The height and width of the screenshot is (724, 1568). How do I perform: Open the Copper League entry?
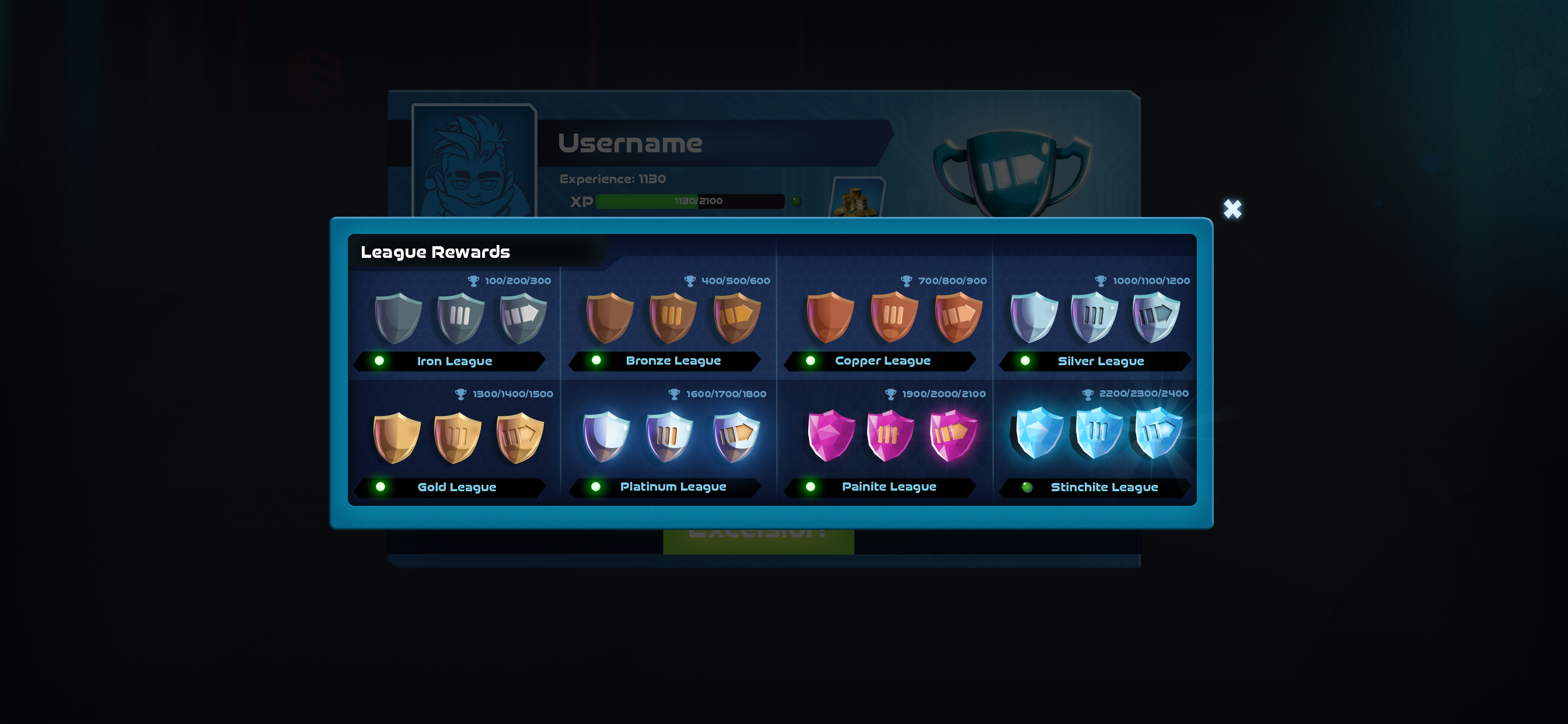tap(882, 361)
